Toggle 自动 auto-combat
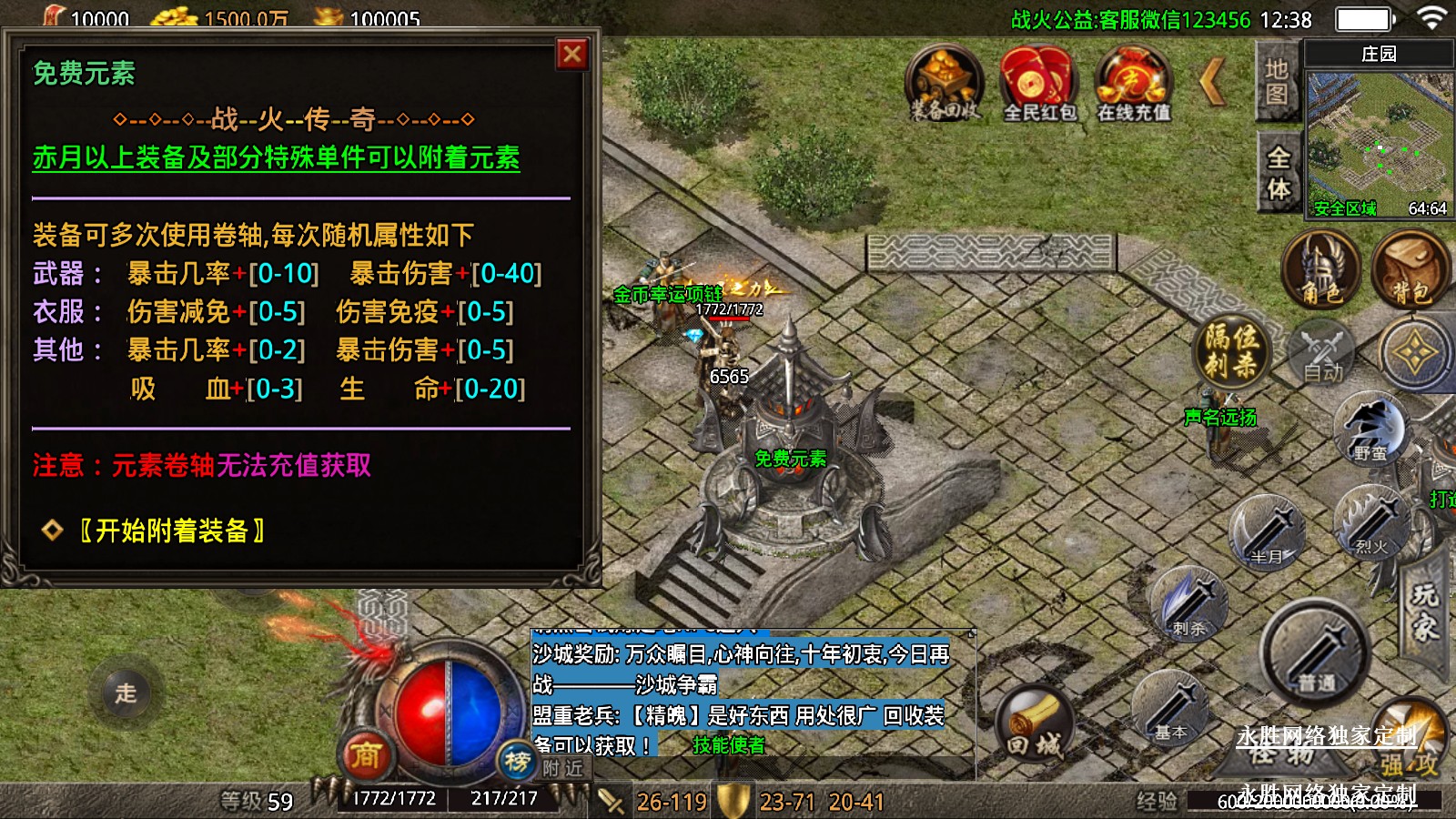Viewport: 1456px width, 819px height. tap(1322, 355)
